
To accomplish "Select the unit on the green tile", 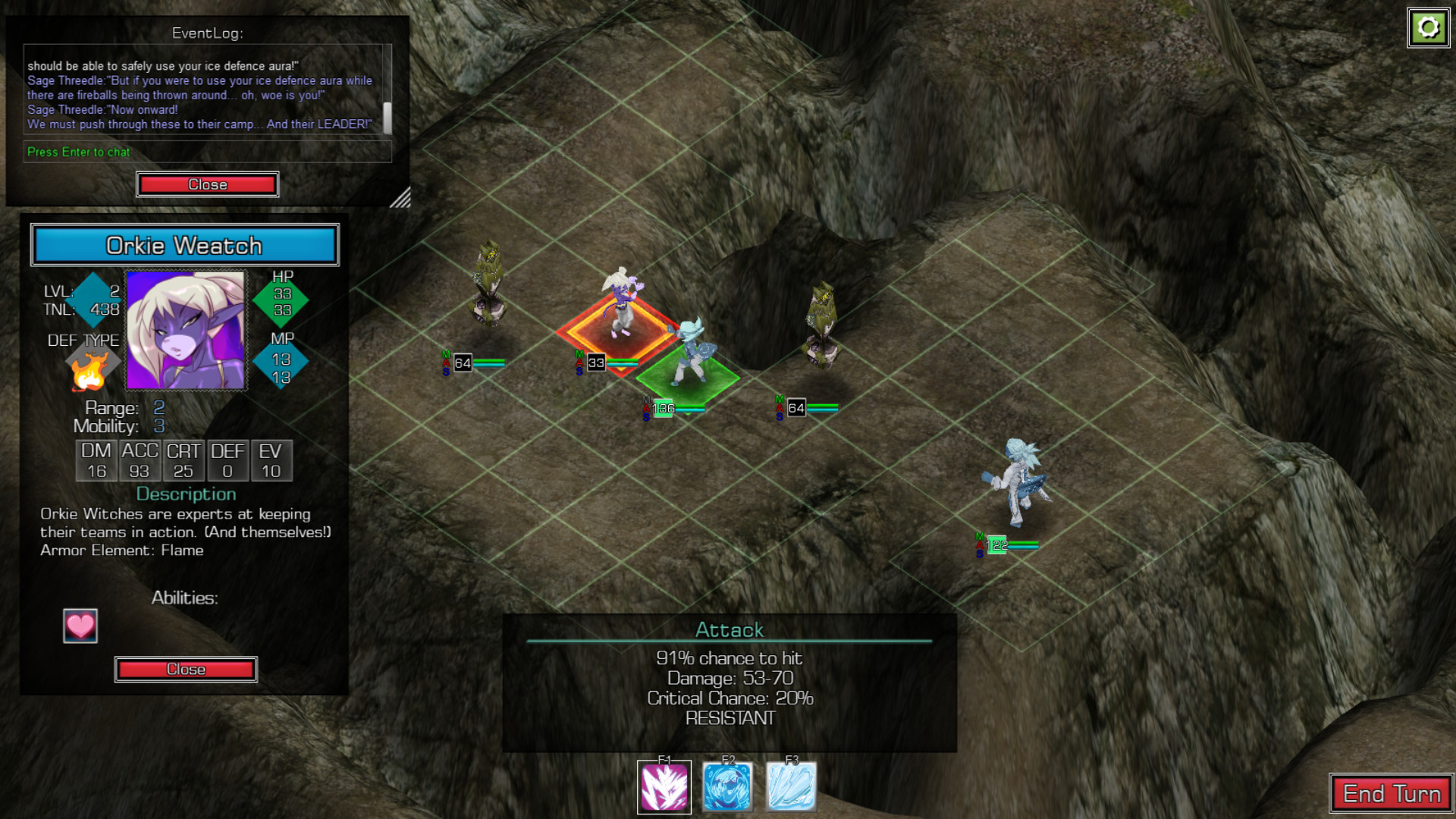I will [690, 356].
